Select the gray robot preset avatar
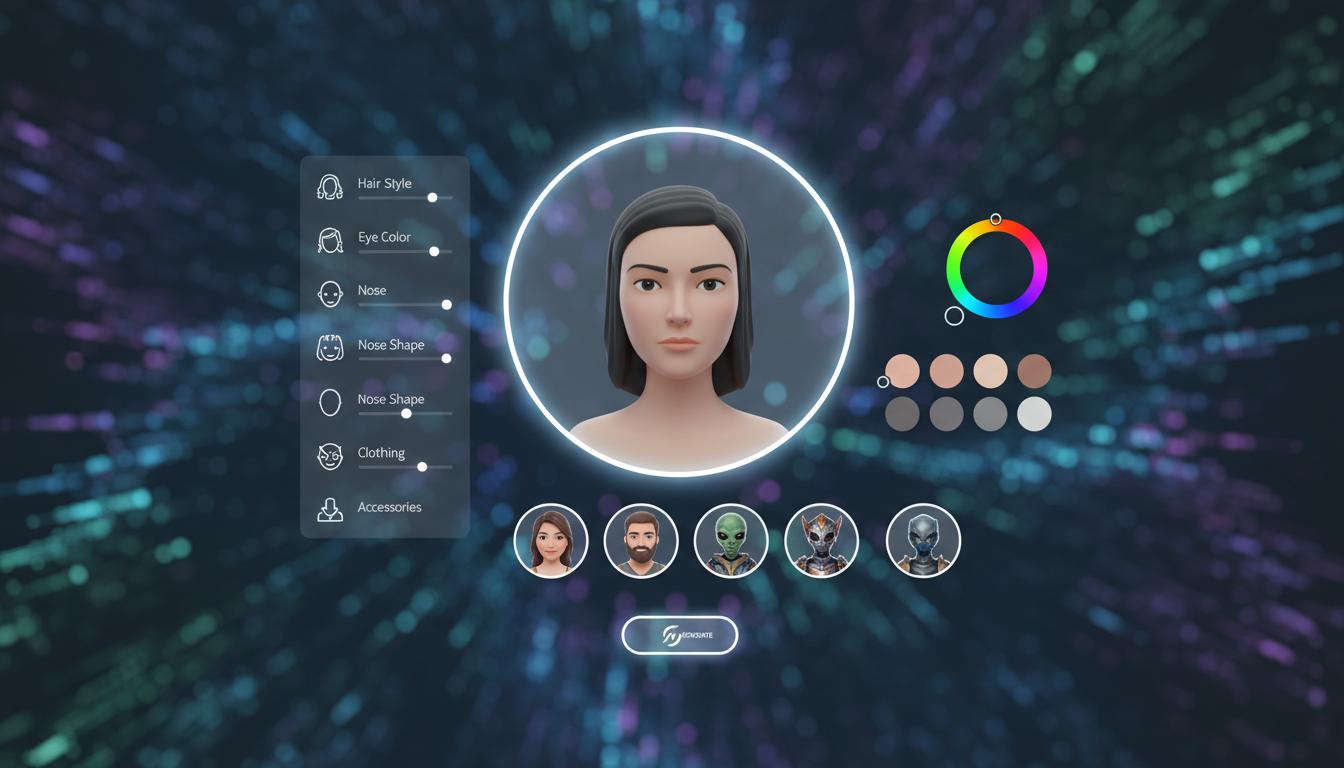Image resolution: width=1344 pixels, height=768 pixels. (x=923, y=541)
